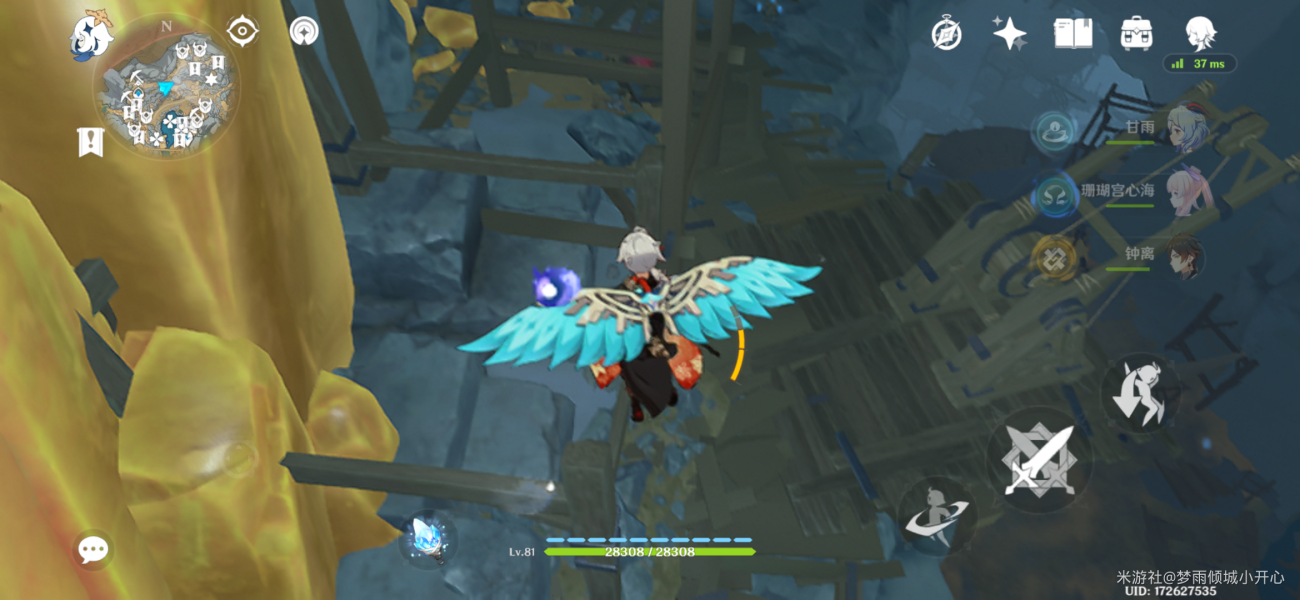Toggle the elemental sight eye icon

242,31
